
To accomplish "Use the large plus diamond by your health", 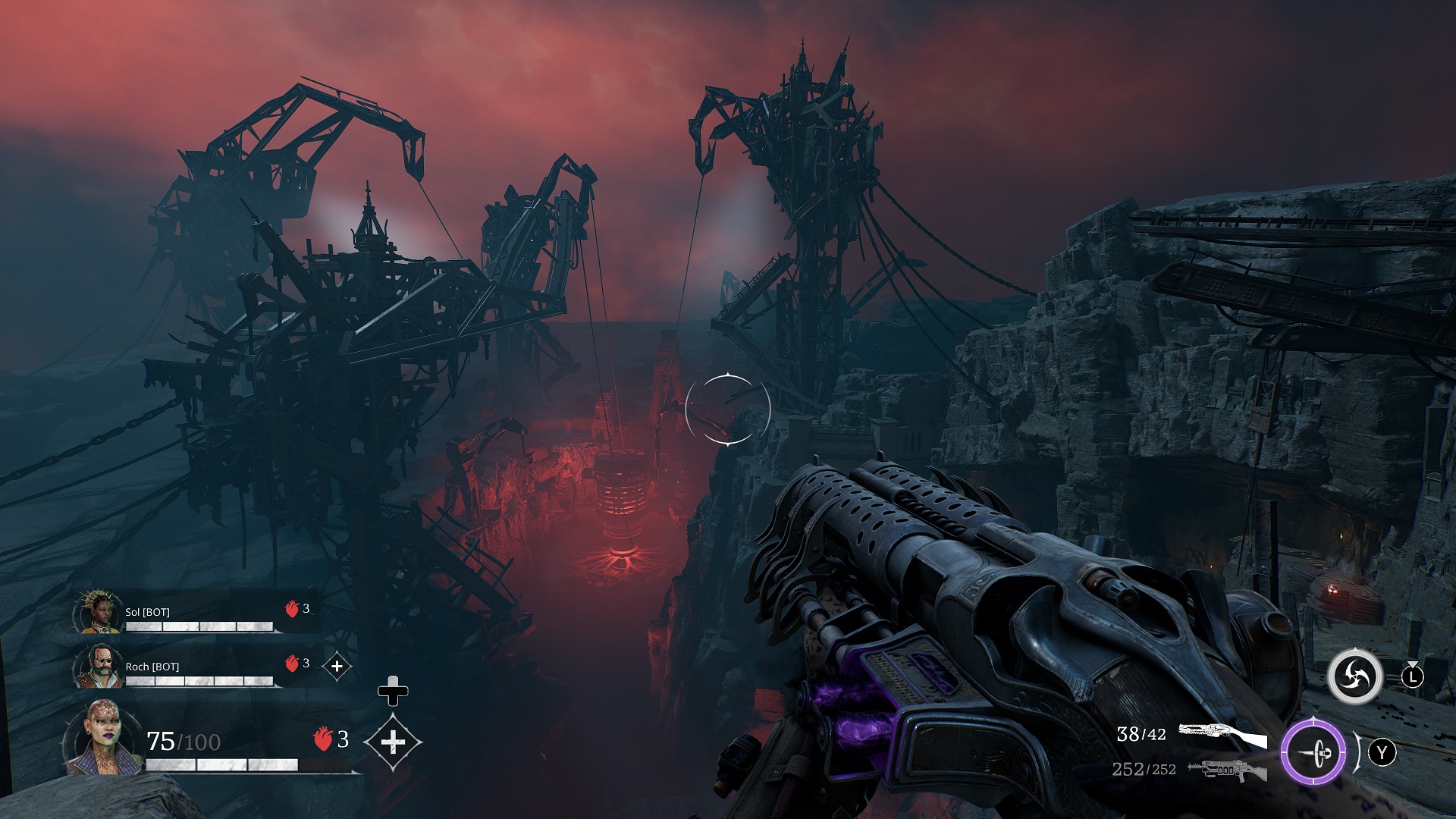I will point(393,742).
